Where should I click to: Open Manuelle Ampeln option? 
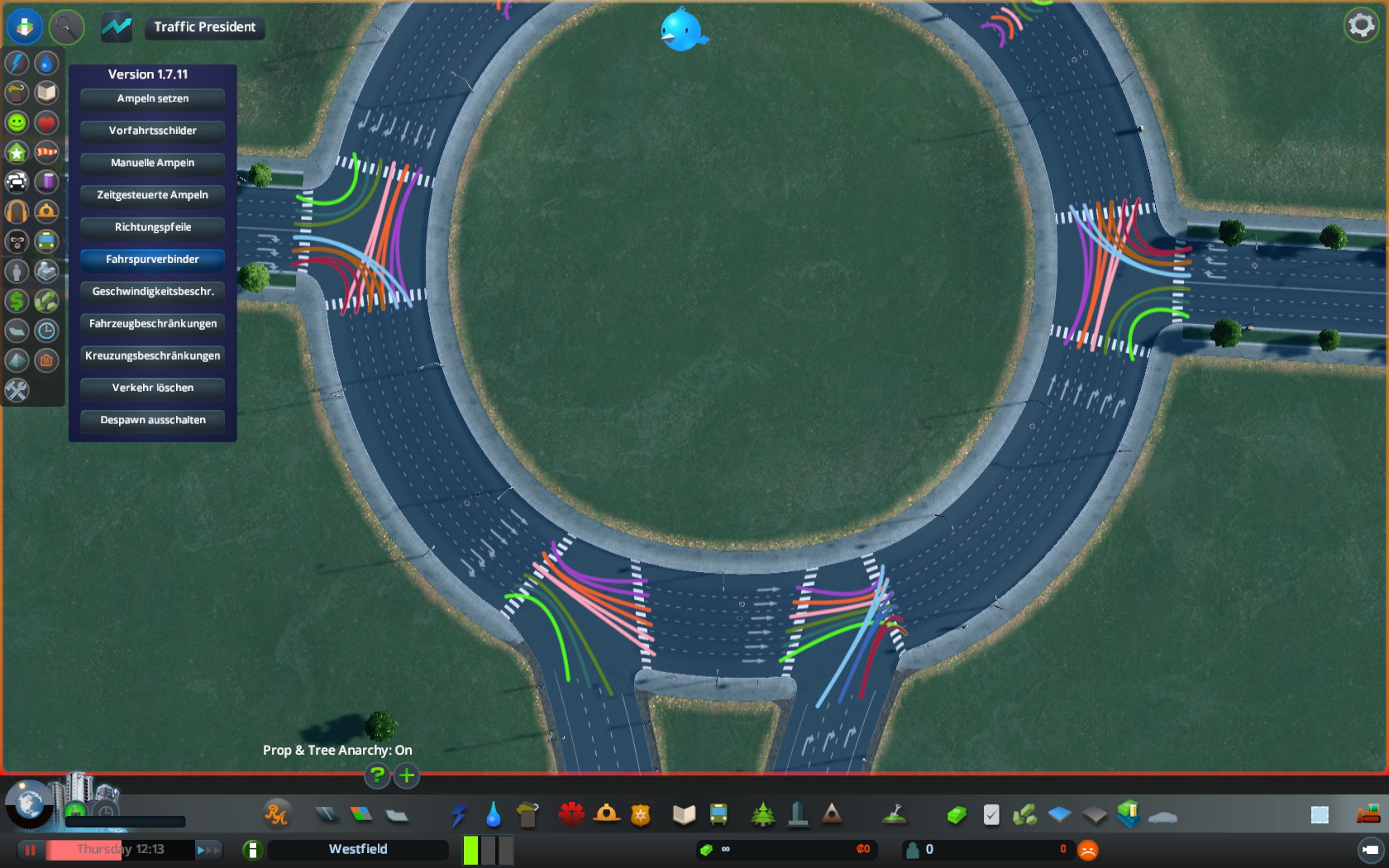click(153, 163)
